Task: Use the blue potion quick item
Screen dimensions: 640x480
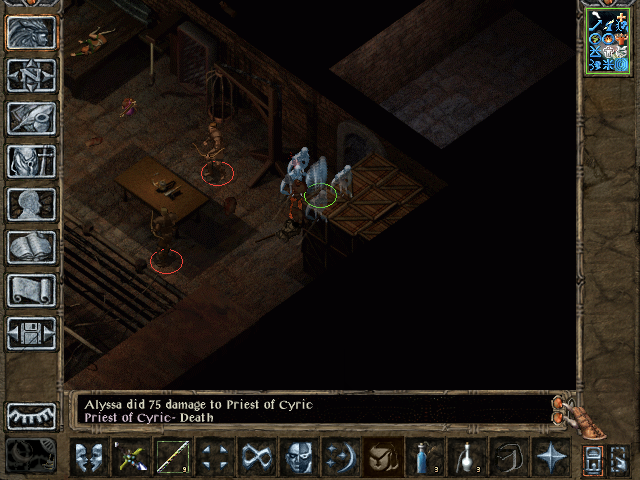Action: (424, 457)
